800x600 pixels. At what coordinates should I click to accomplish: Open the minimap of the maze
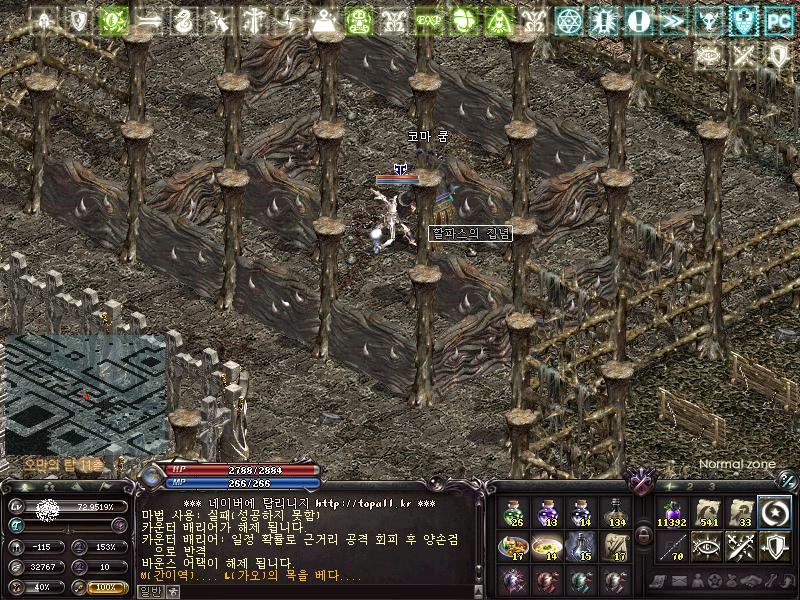tap(84, 394)
